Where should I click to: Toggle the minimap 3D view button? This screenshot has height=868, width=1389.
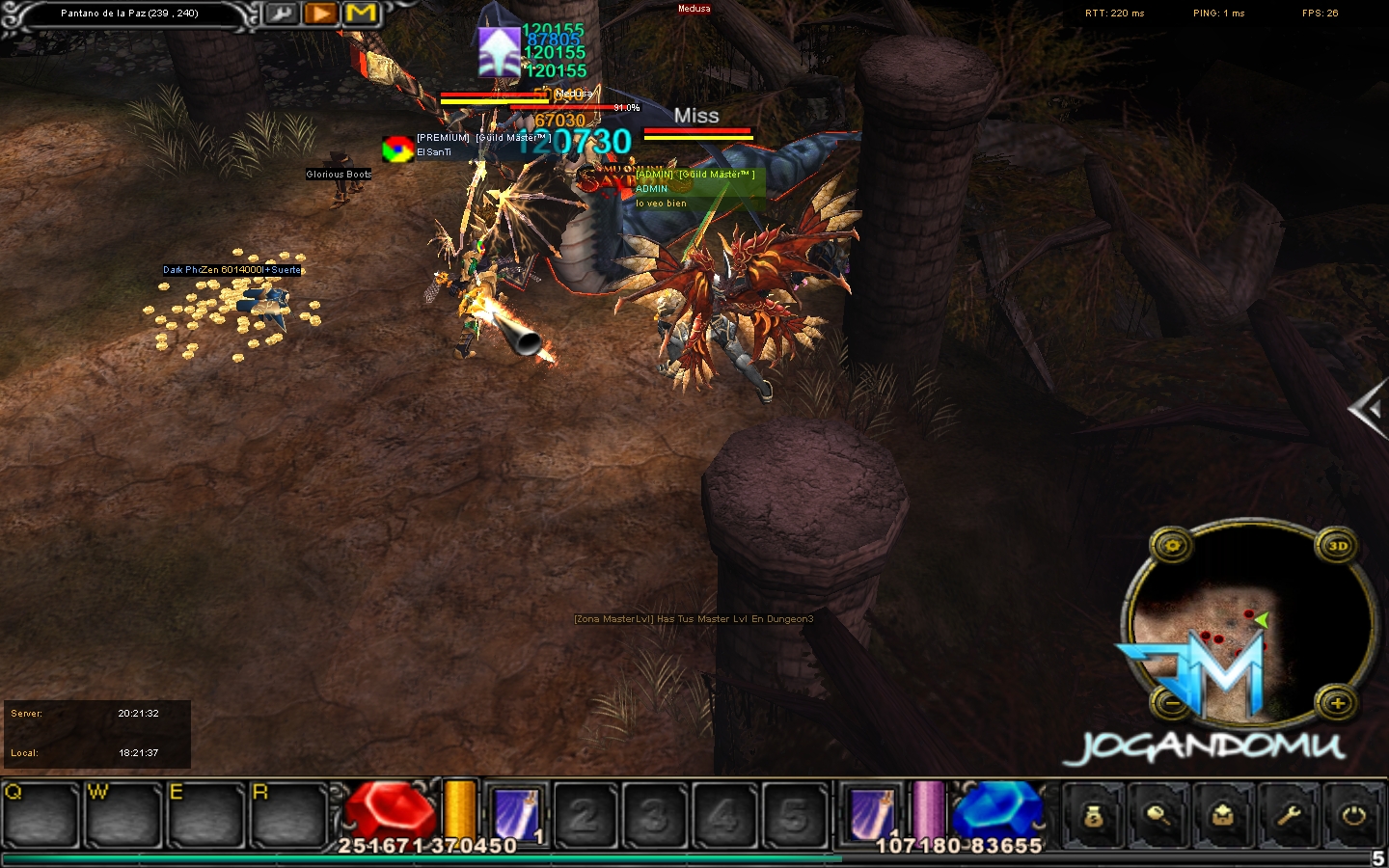[x=1338, y=546]
